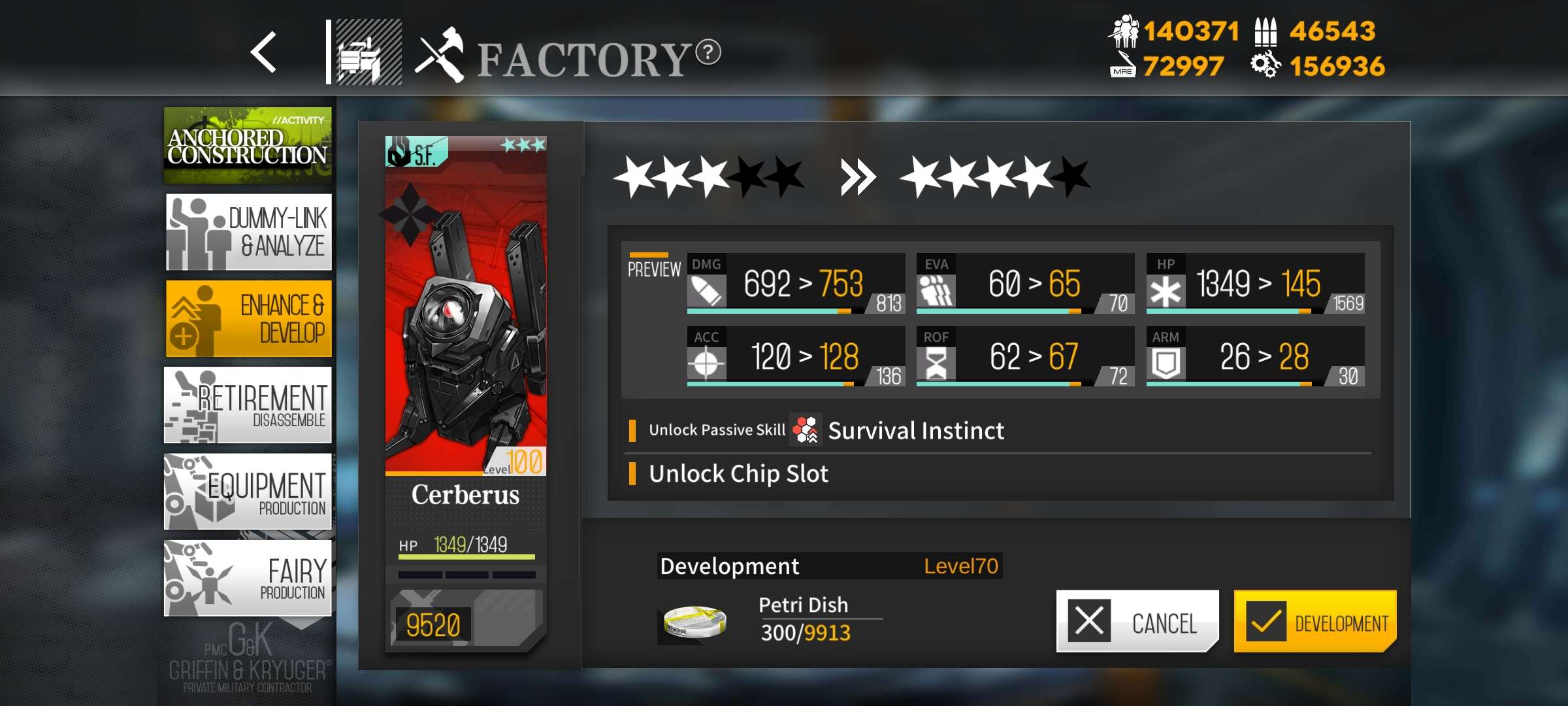Open the Dummy-Link & Analyze panel
This screenshot has width=1568, height=706.
[x=250, y=231]
